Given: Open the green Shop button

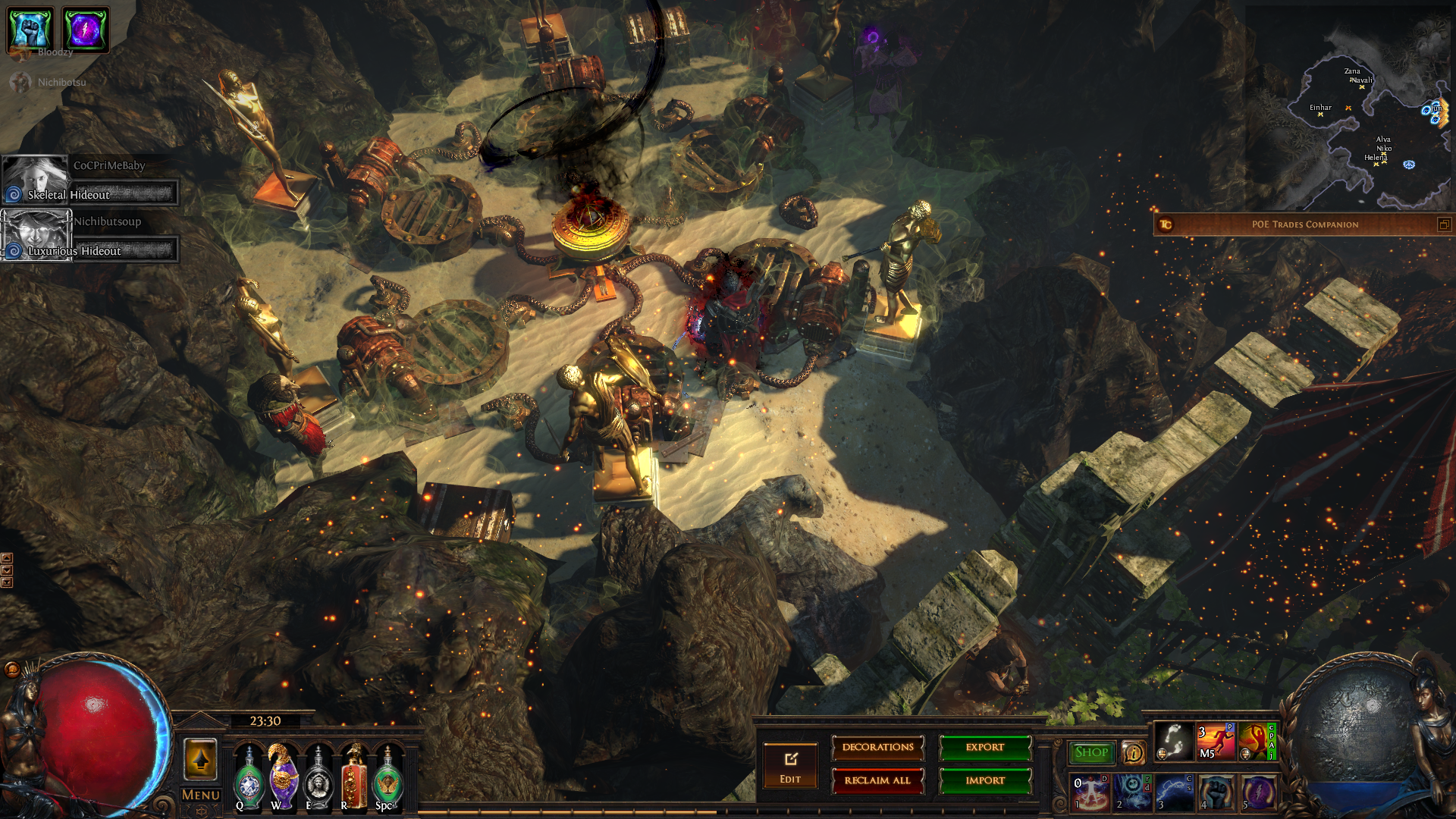Looking at the screenshot, I should (x=1091, y=752).
